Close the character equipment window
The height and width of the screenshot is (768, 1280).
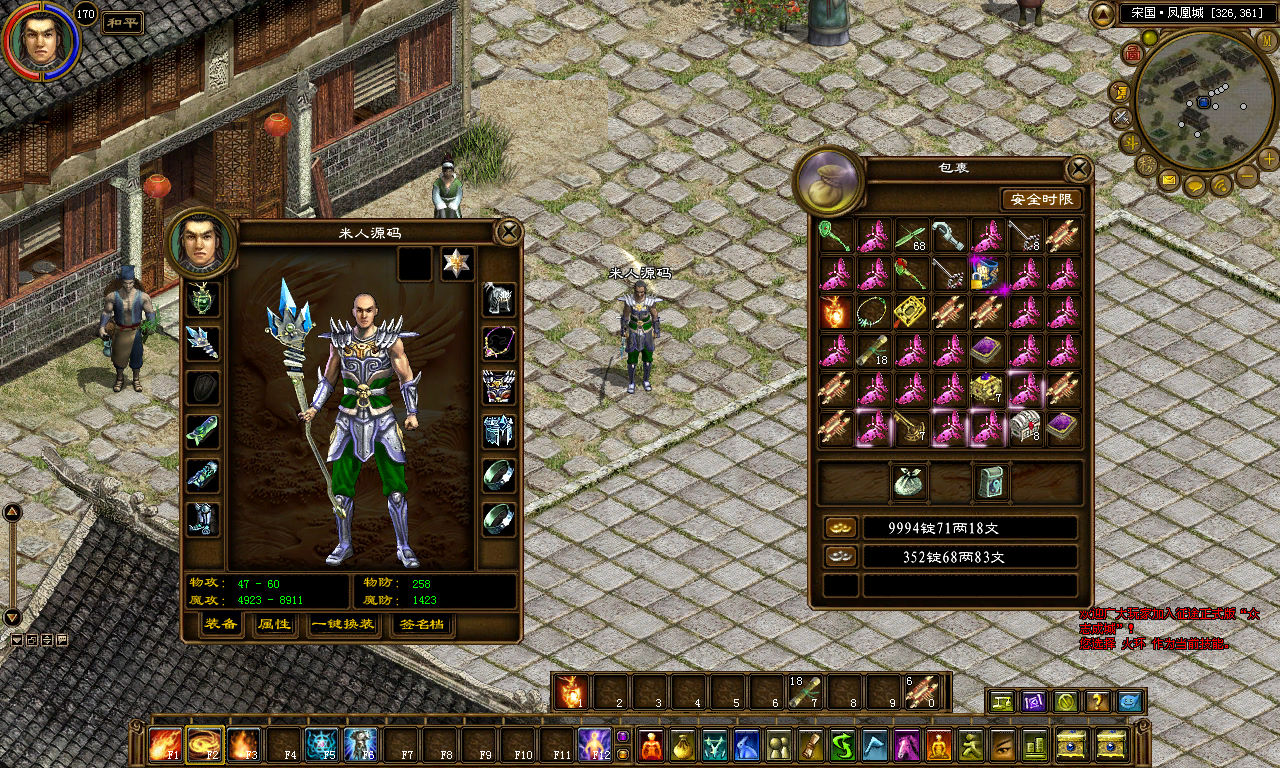(509, 233)
